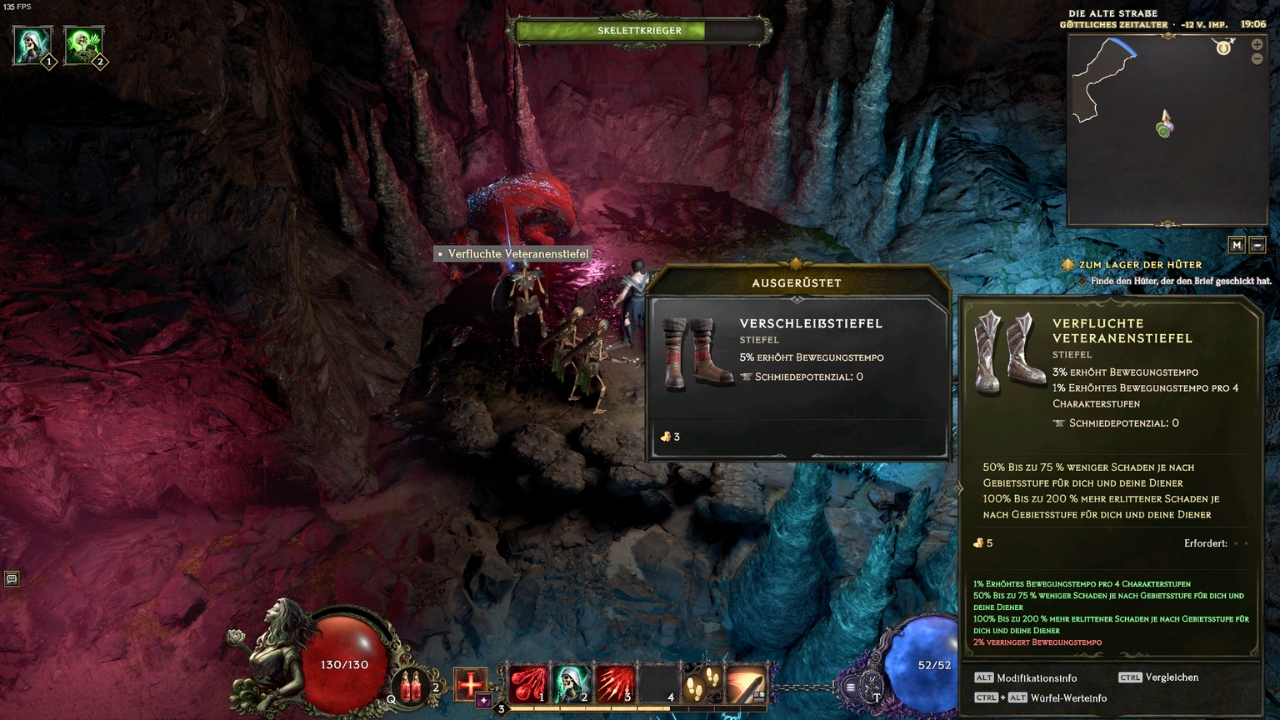The image size is (1280, 720).
Task: Pick up the Verfluchte Veteranenstiefel ground label
Action: pyautogui.click(x=512, y=254)
